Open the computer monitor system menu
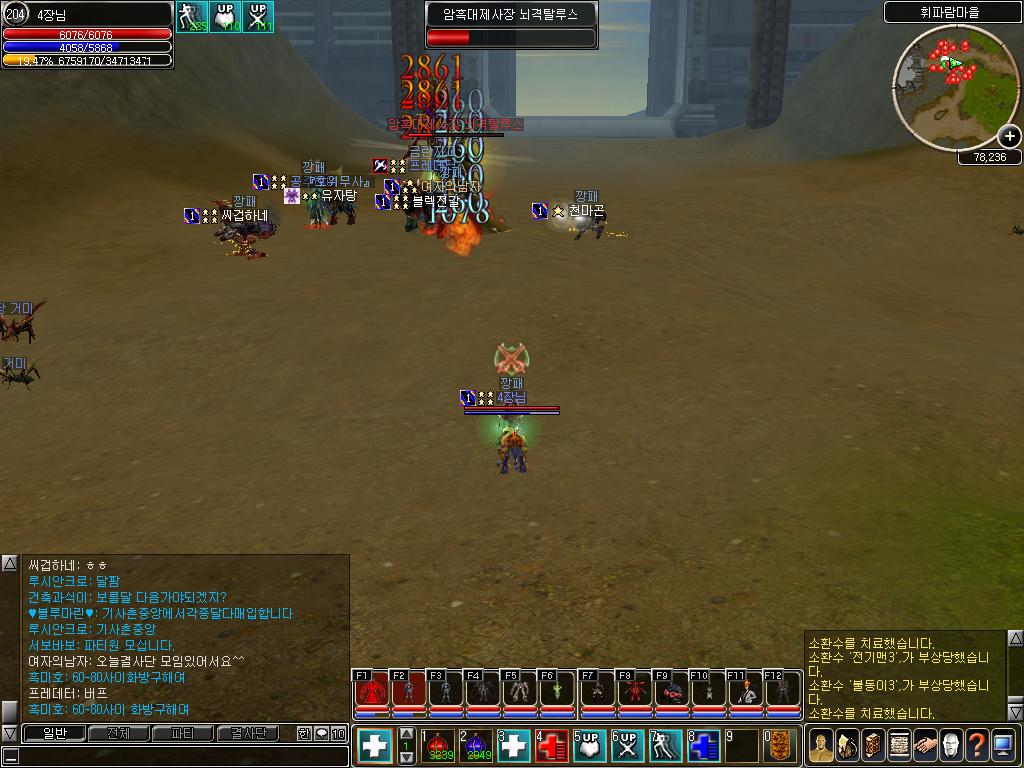This screenshot has width=1024, height=768. coord(1002,745)
